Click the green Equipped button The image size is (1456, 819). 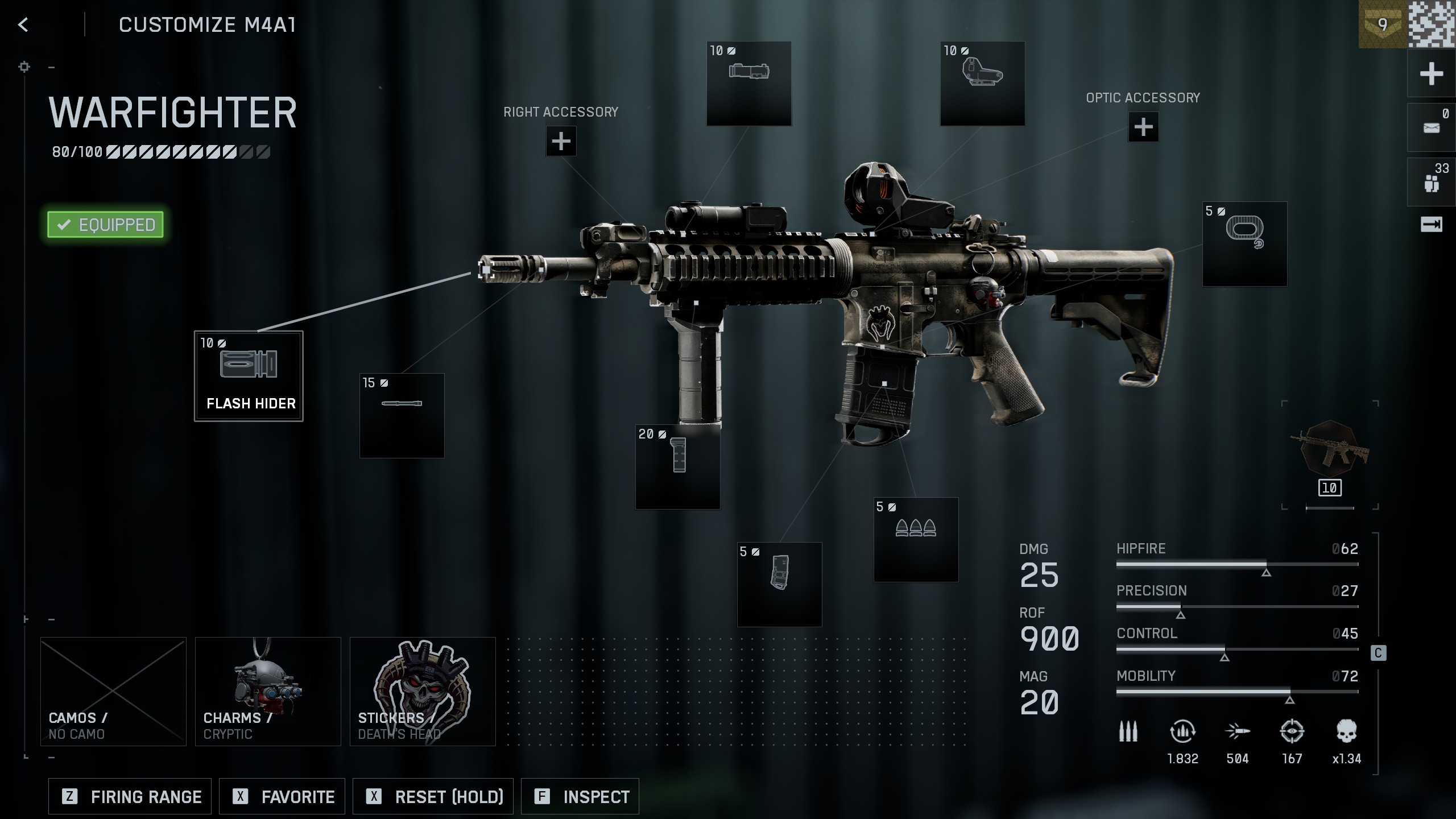[x=106, y=225]
